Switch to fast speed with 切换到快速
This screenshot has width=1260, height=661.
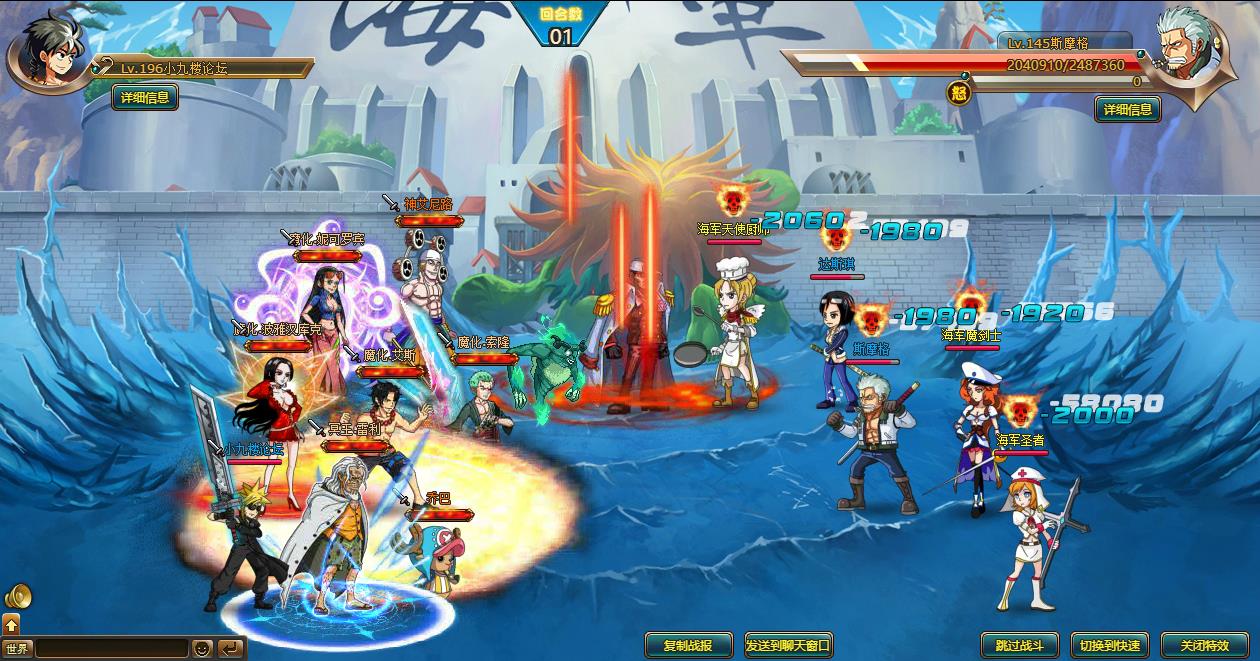click(1109, 645)
